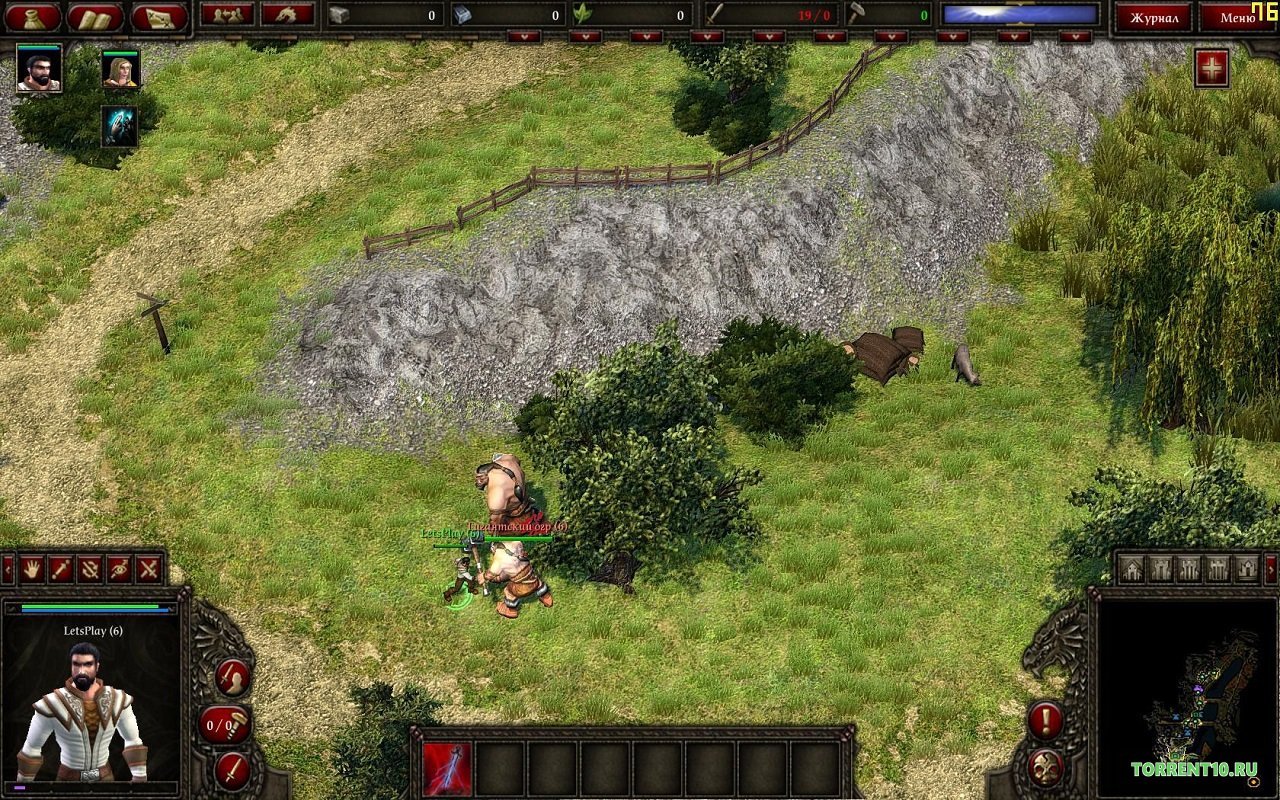Expand the red arrow beside the building icons
This screenshot has height=800, width=1280.
[x=1270, y=569]
